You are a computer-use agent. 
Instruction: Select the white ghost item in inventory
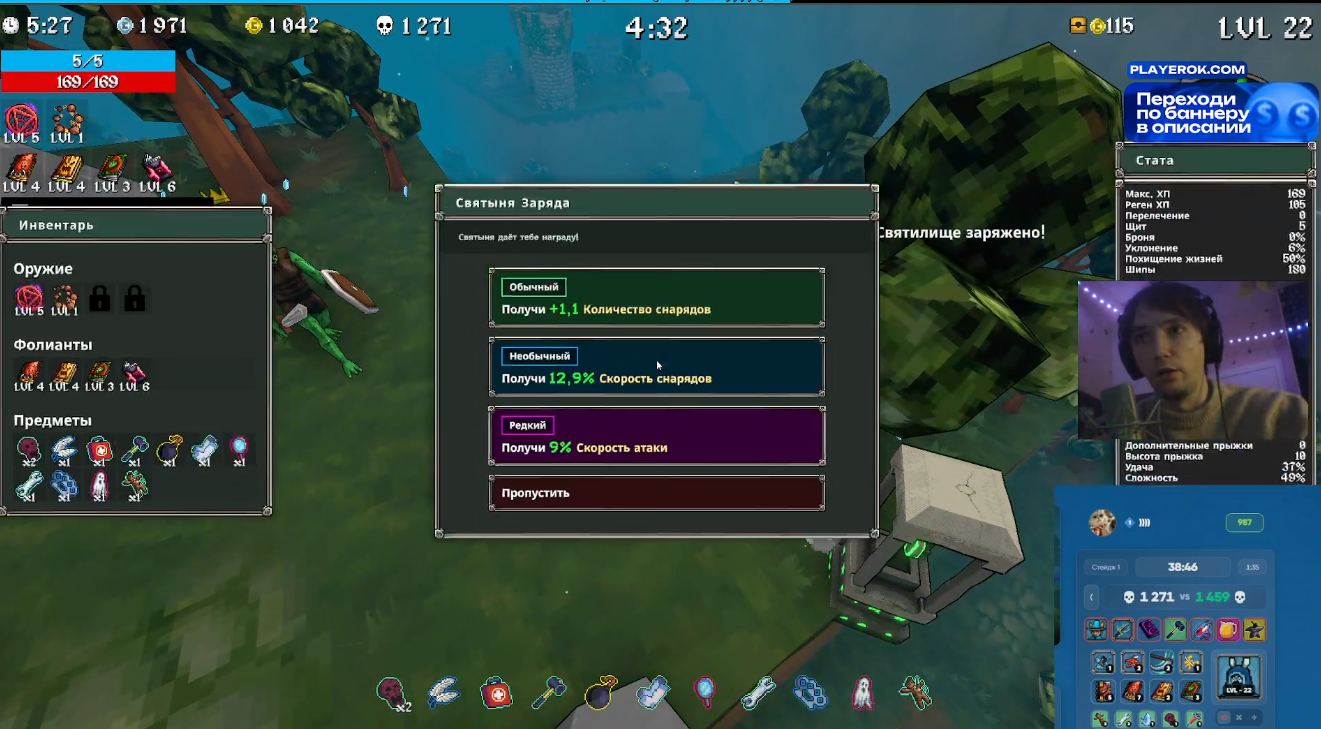pyautogui.click(x=99, y=485)
